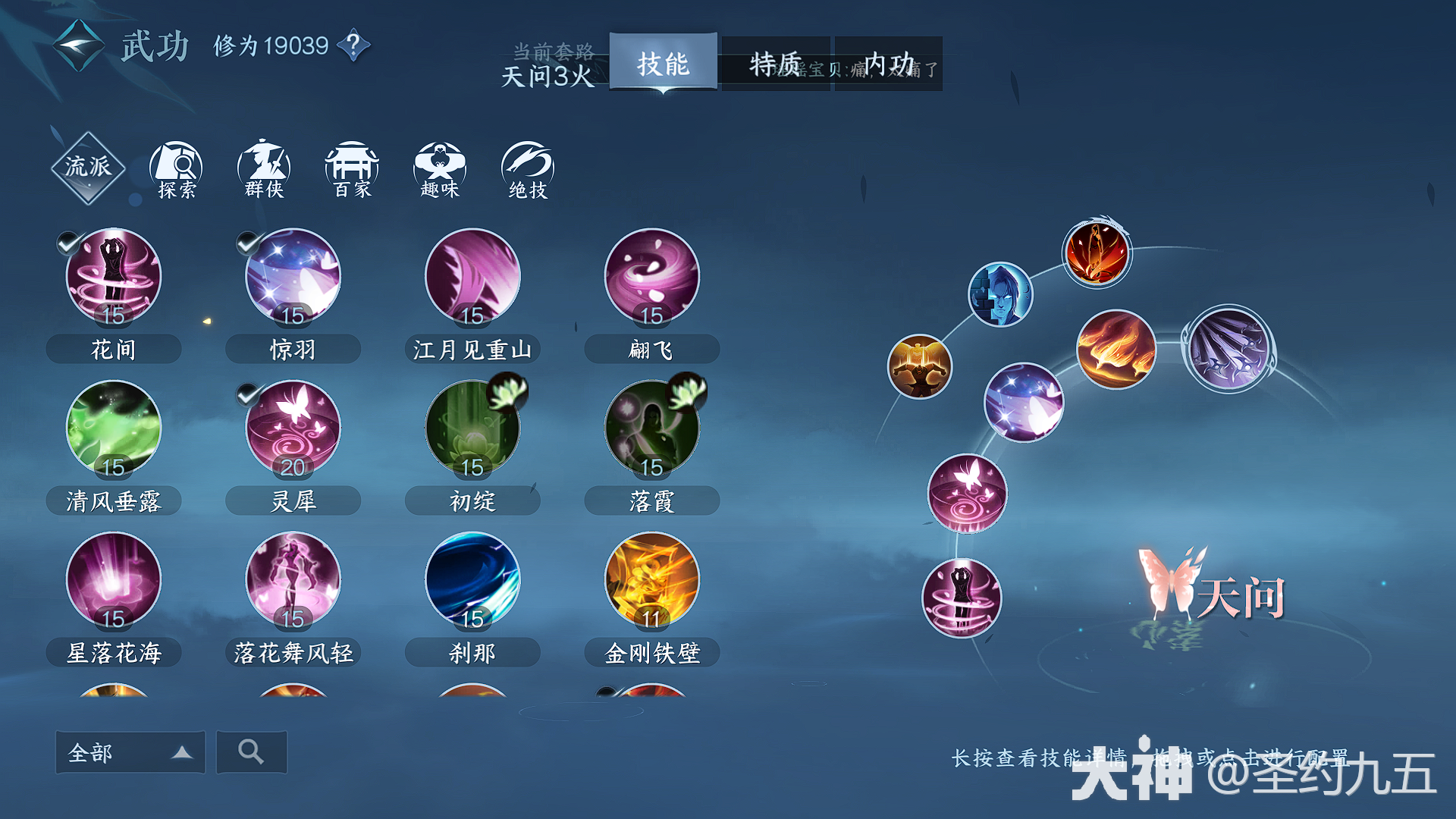
Task: Select the 流派 category filter
Action: pos(88,168)
